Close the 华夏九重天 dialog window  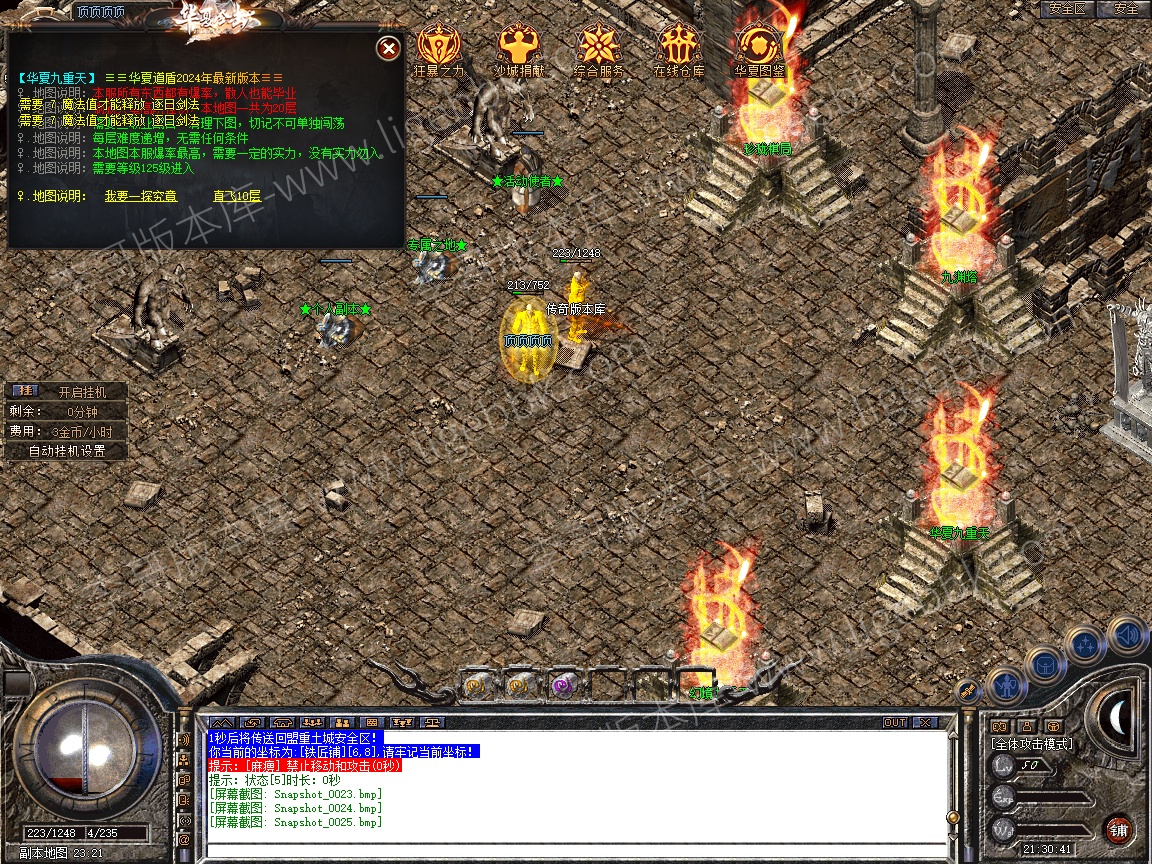[389, 48]
